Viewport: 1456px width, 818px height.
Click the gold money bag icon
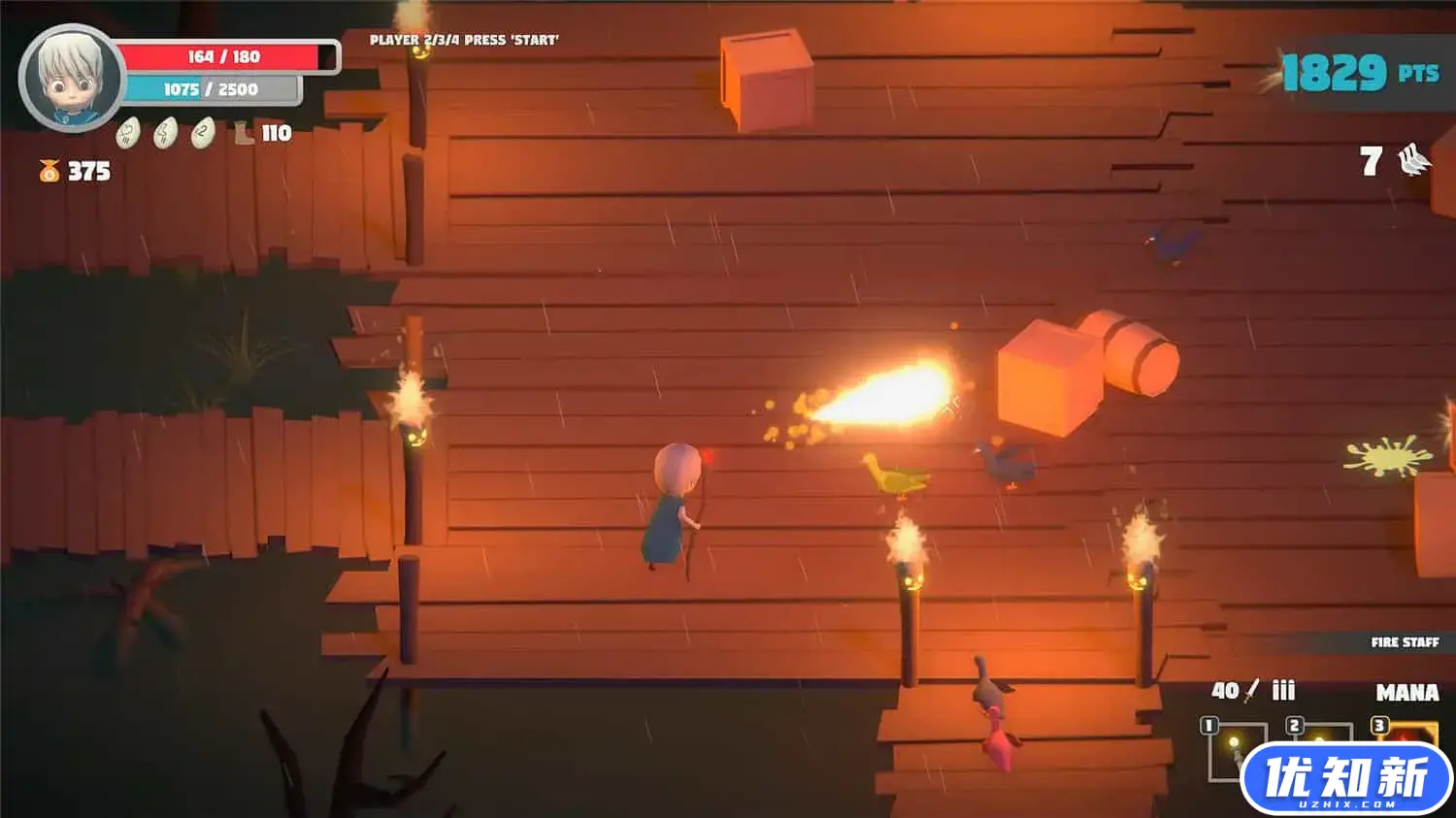(x=49, y=172)
